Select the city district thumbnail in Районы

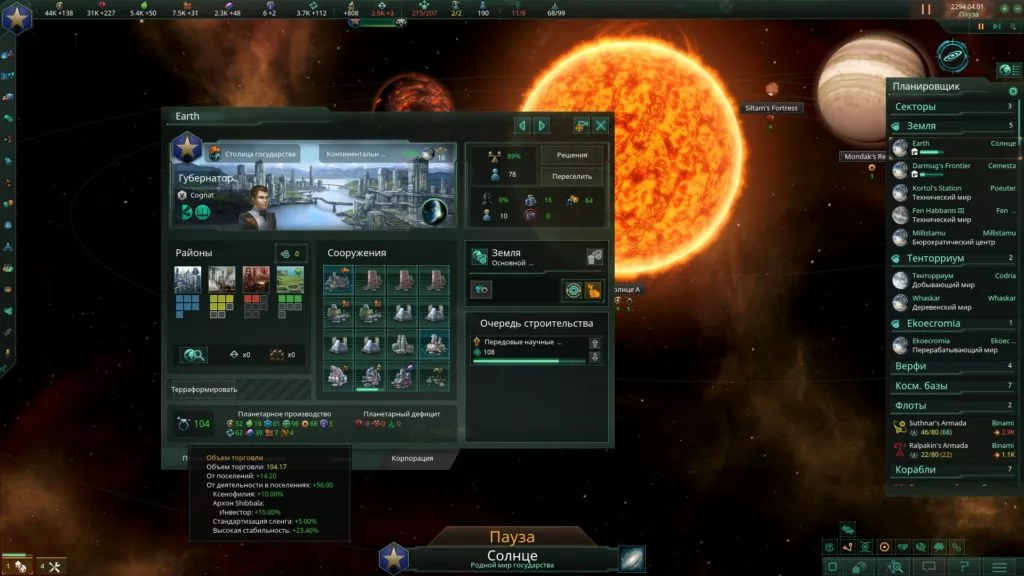188,279
